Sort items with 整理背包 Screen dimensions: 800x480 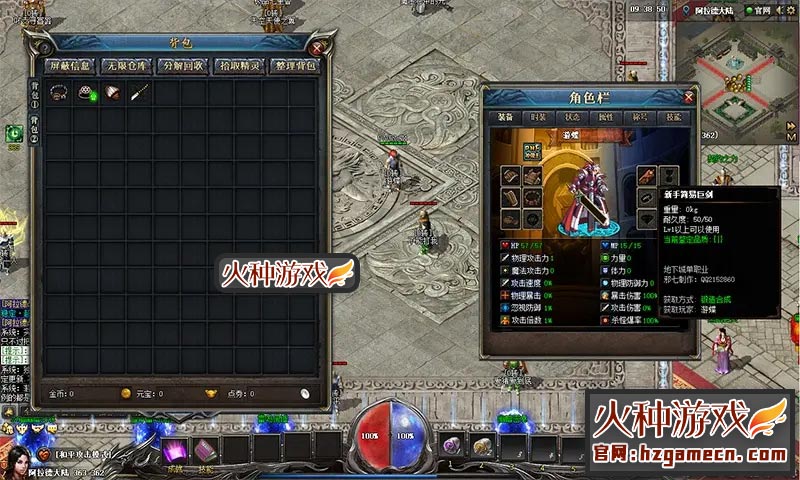[297, 66]
